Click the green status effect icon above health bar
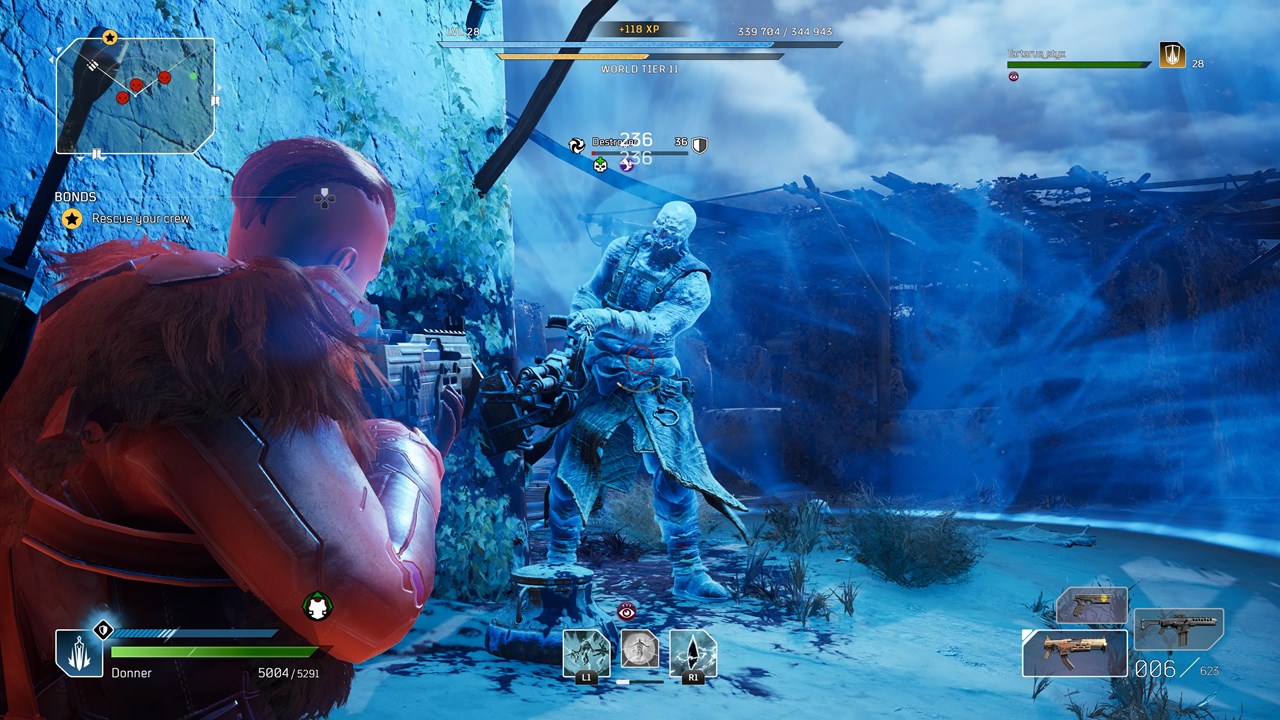 [318, 606]
